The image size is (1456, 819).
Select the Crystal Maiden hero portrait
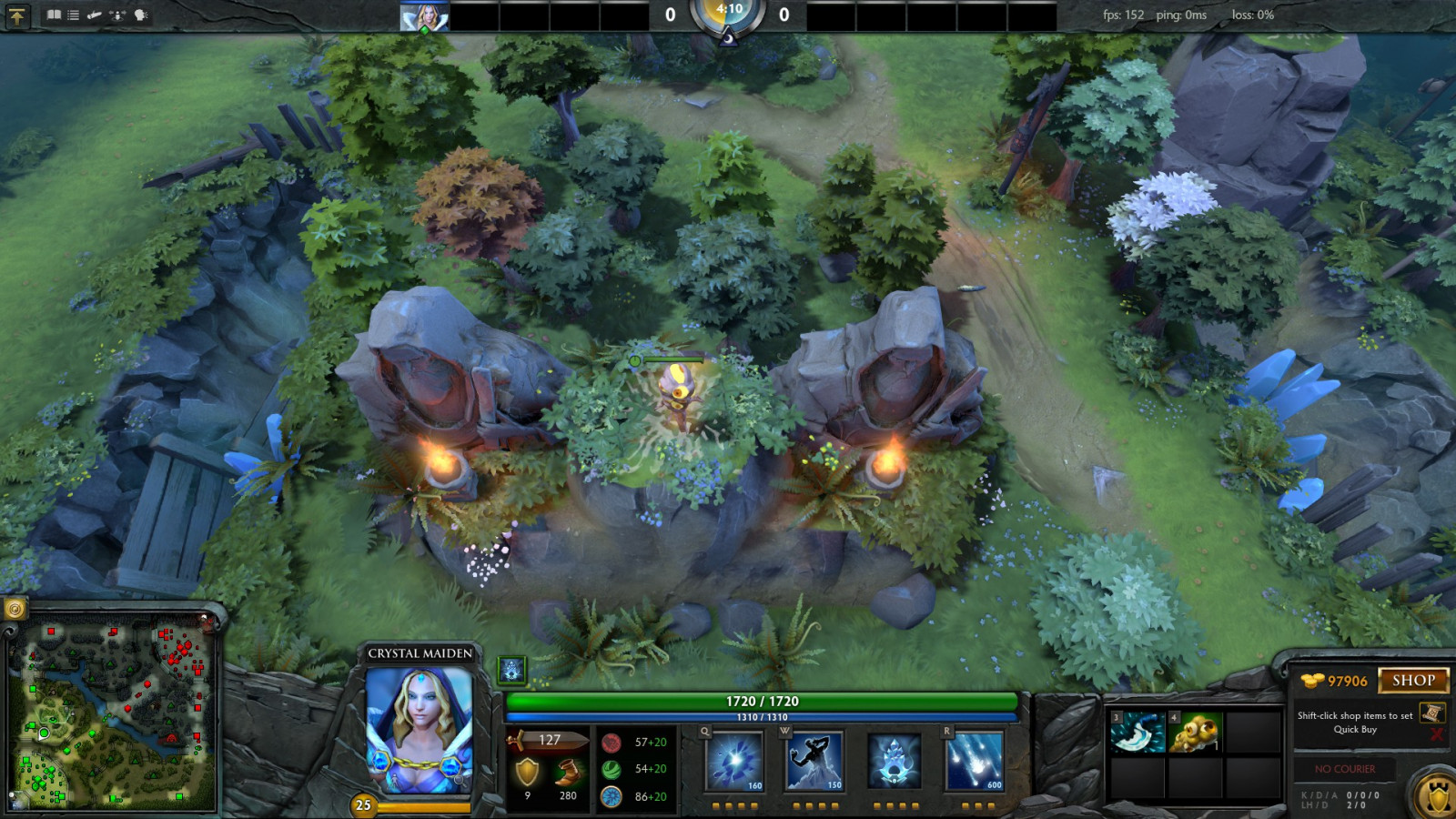420,728
